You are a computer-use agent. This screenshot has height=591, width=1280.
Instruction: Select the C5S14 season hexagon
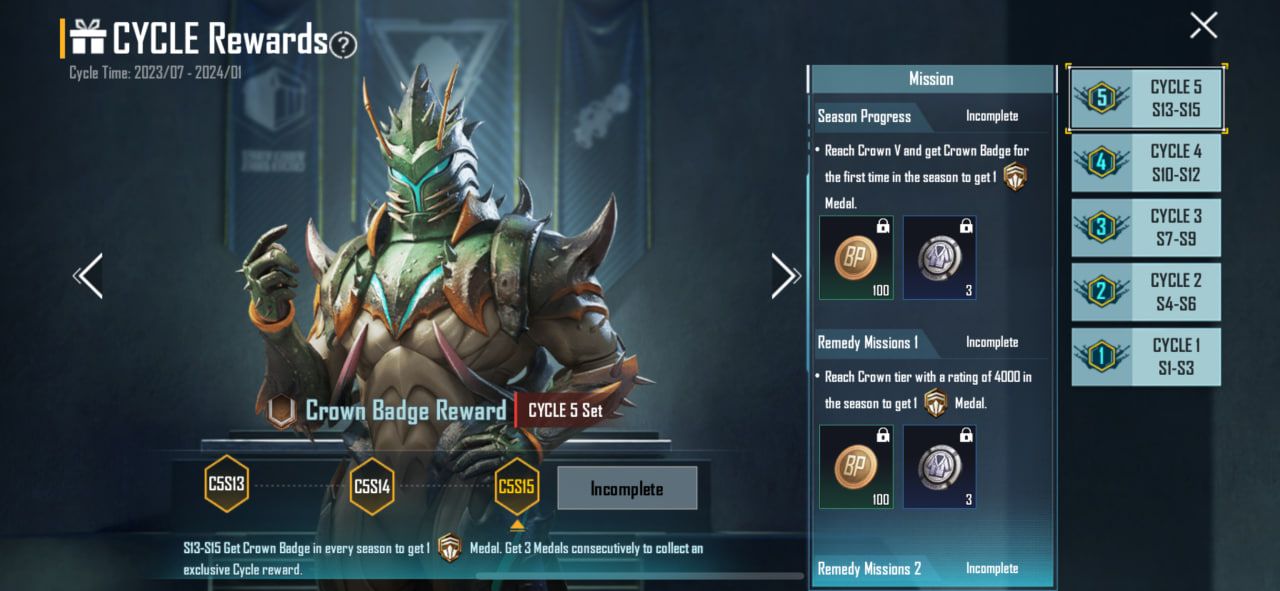click(x=372, y=486)
